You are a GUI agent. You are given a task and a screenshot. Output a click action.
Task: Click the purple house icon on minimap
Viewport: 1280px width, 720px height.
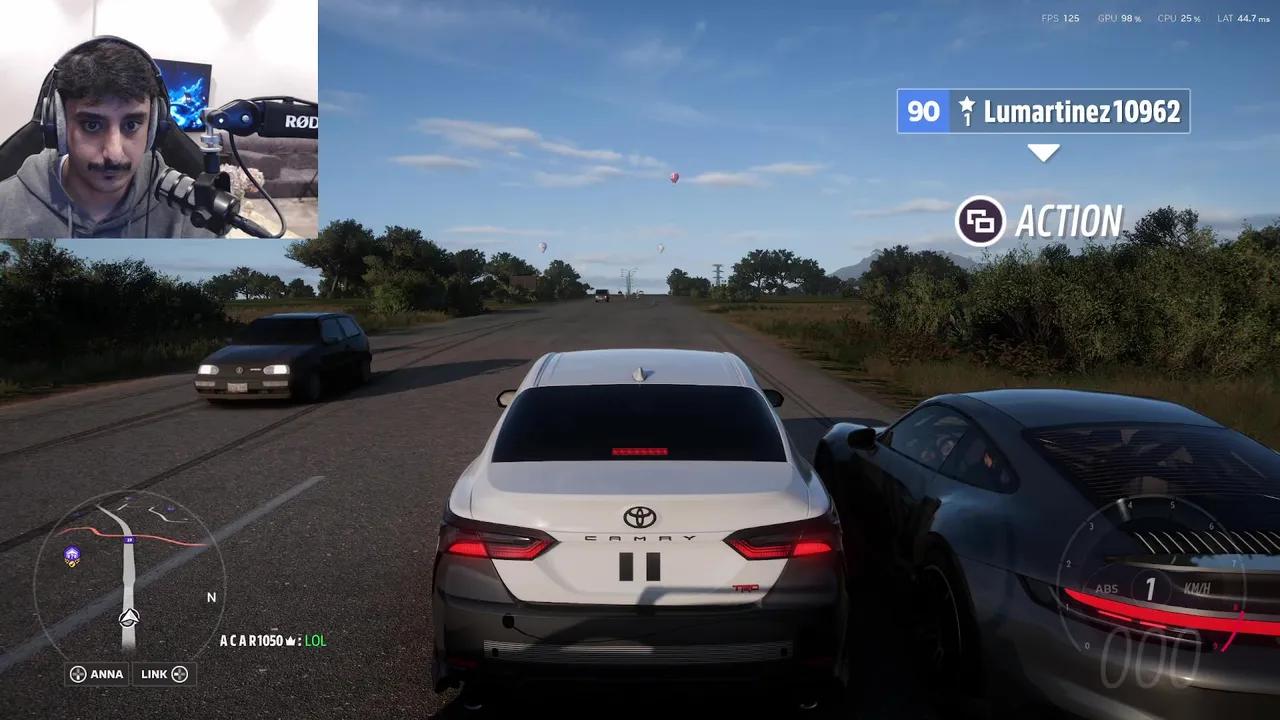[x=72, y=552]
